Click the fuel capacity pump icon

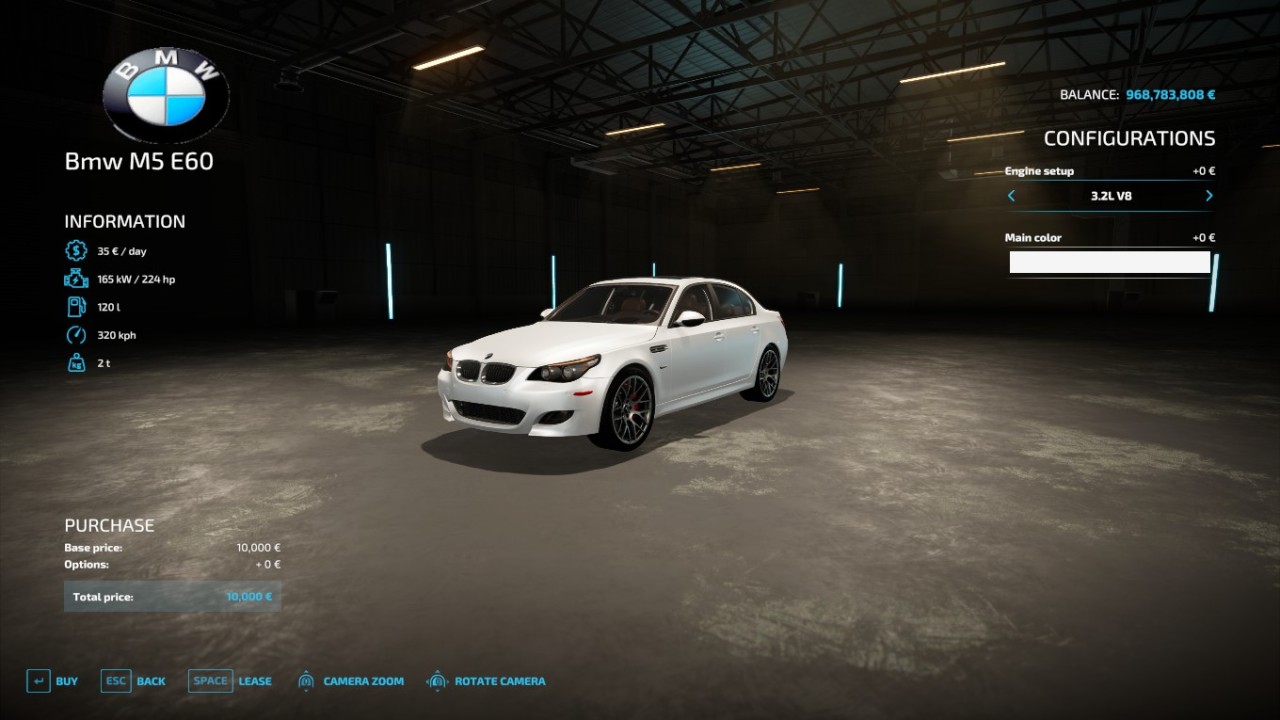coord(75,307)
